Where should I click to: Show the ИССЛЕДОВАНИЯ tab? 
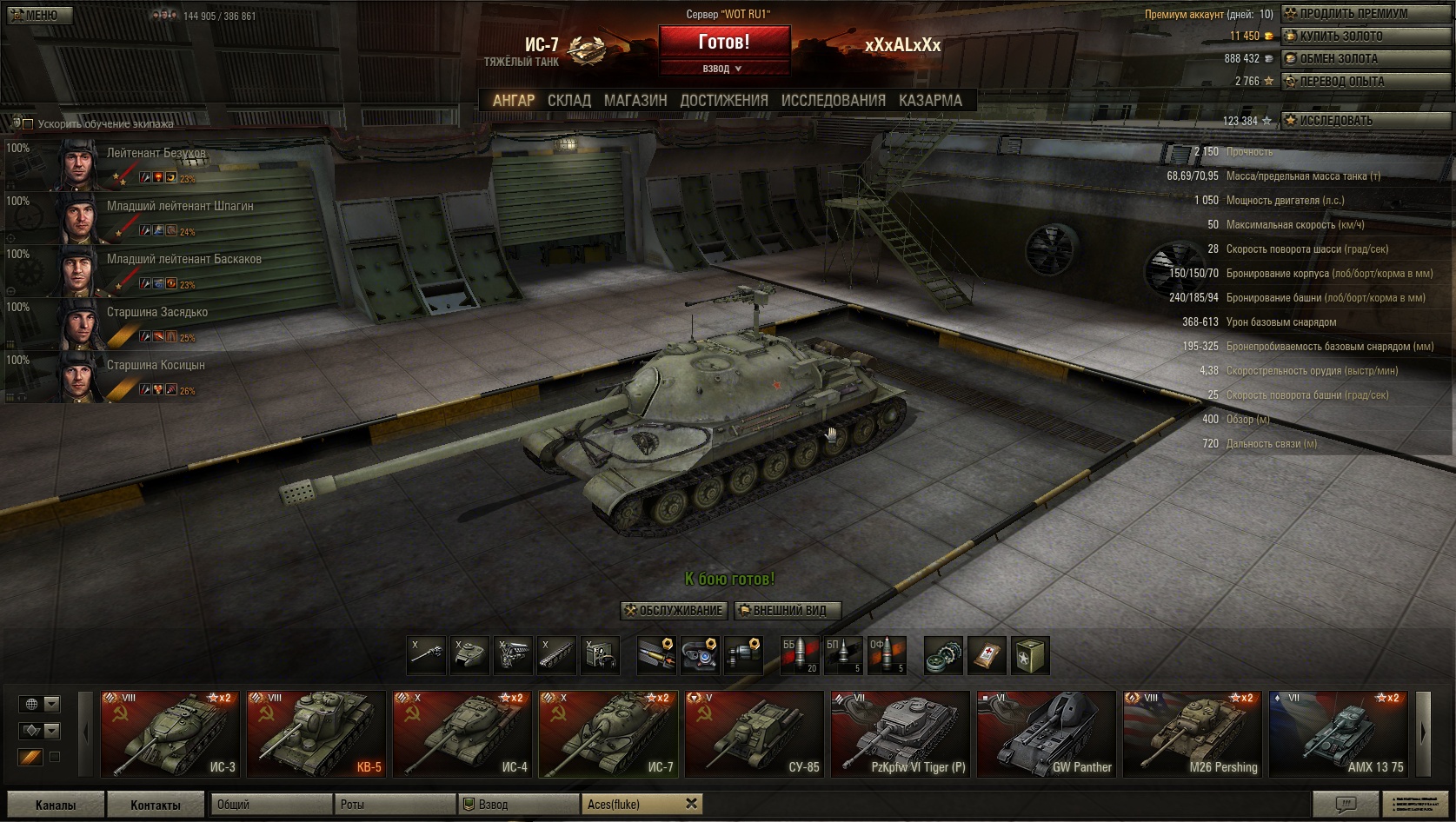point(833,101)
